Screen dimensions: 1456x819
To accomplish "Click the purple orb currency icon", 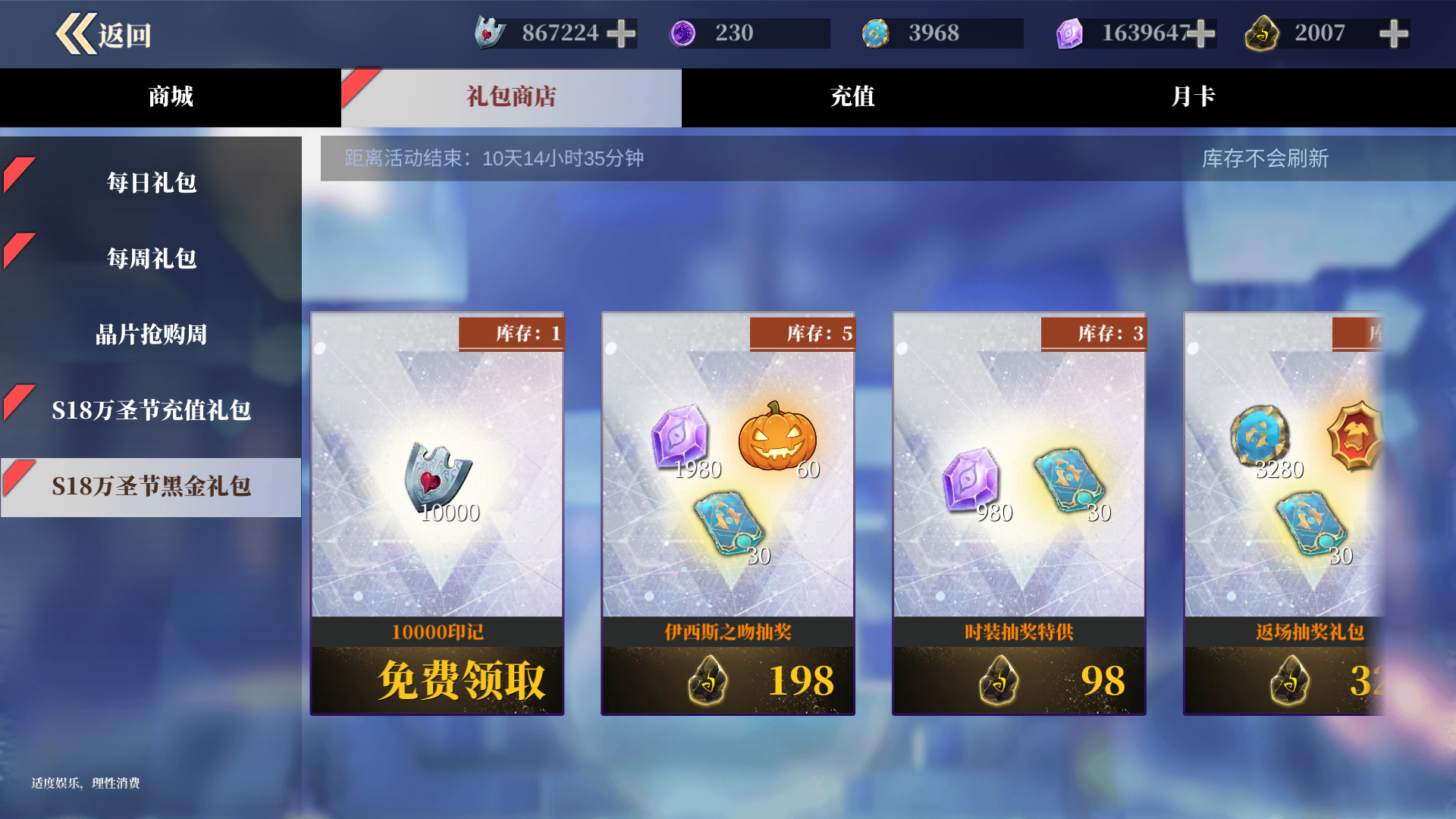I will pyautogui.click(x=685, y=33).
